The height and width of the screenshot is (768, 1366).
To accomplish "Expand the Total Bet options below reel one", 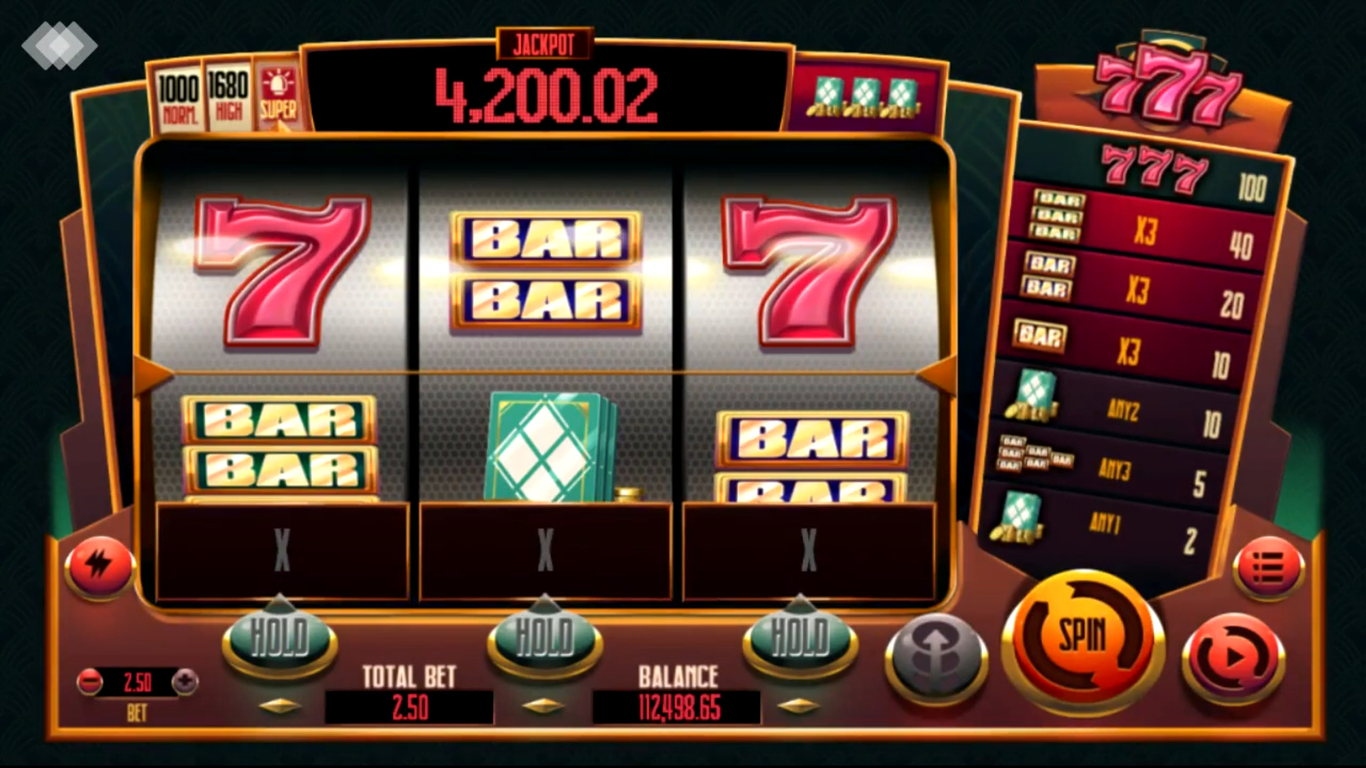I will 280,703.
